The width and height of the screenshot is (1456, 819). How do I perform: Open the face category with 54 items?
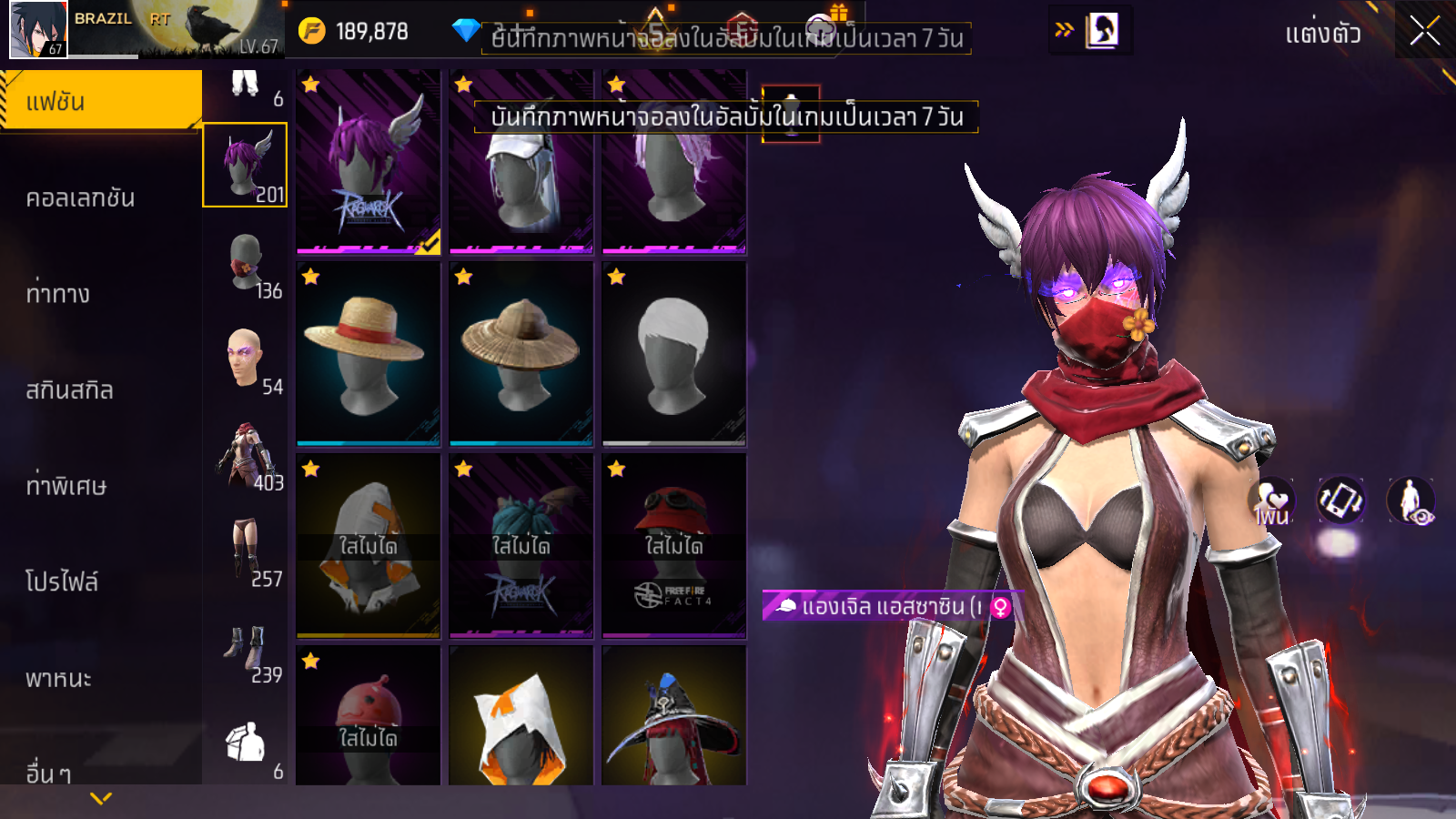(246, 359)
